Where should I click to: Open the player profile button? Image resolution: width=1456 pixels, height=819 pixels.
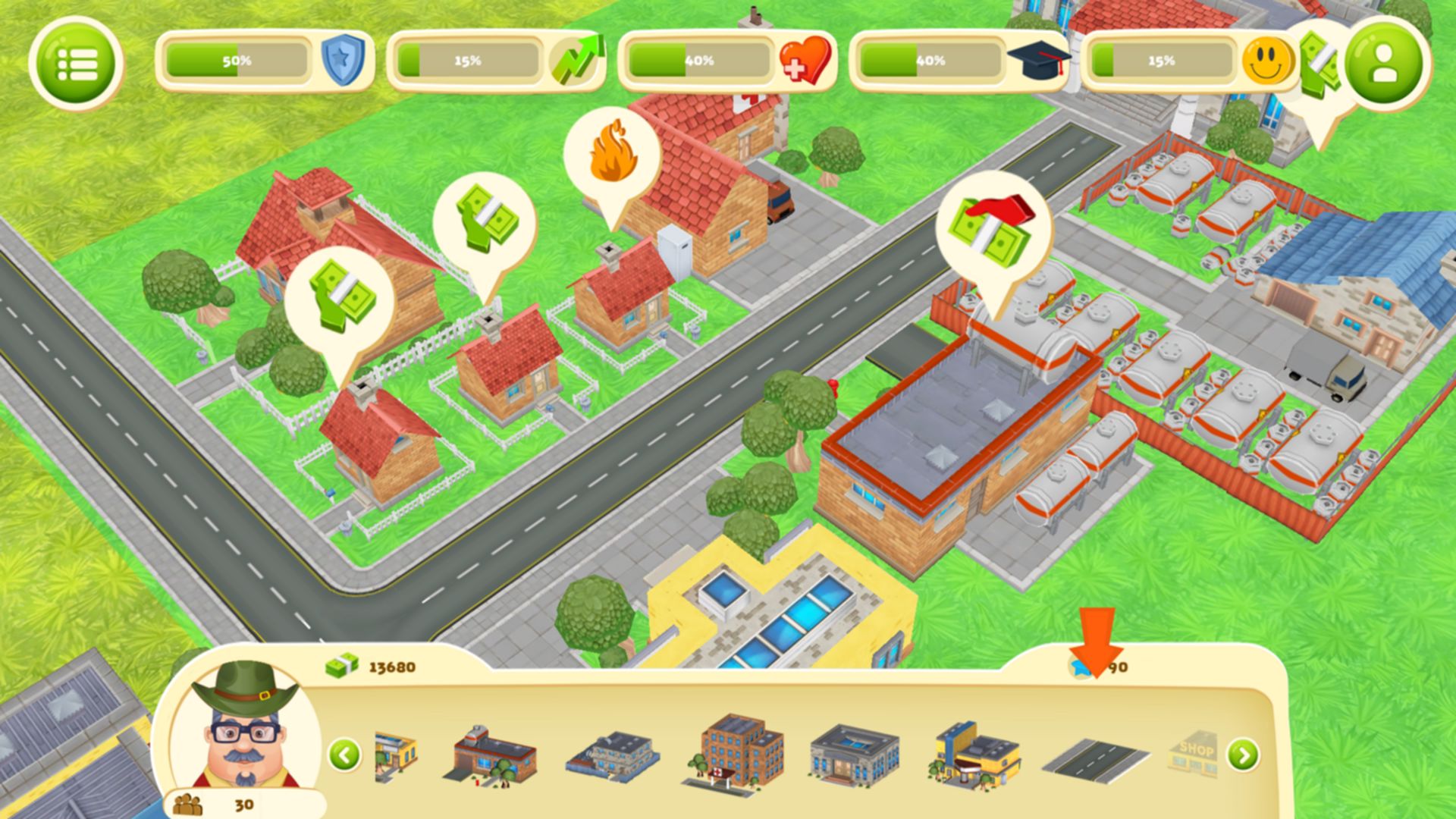click(x=1384, y=64)
